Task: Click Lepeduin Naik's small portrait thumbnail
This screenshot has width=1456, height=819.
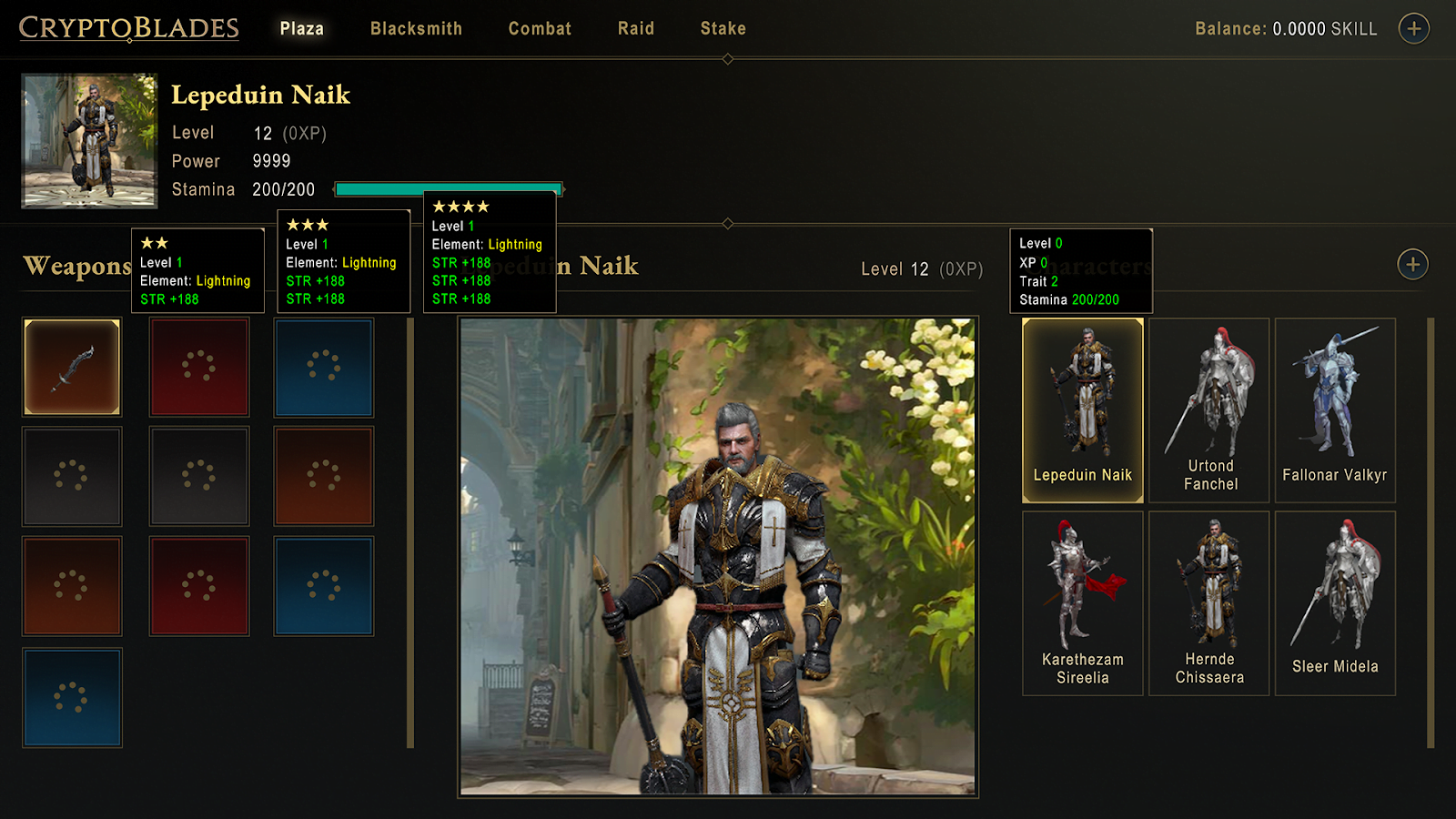Action: coord(89,141)
